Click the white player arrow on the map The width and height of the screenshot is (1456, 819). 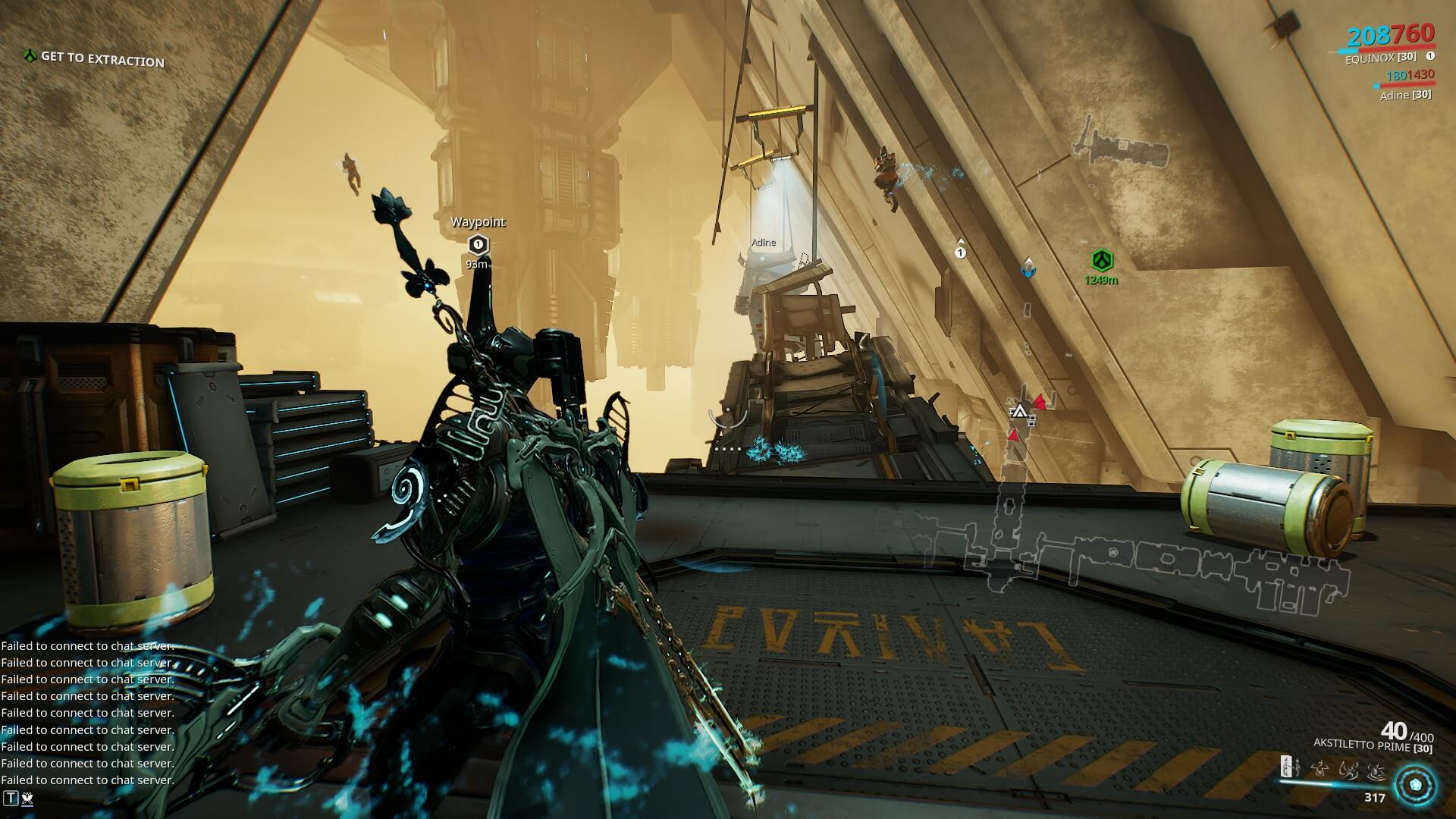[x=1018, y=412]
